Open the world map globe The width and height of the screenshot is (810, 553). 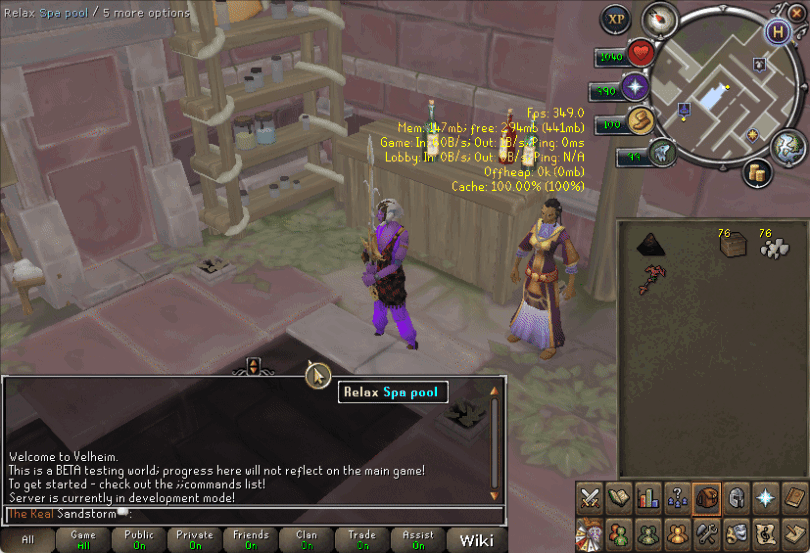click(x=787, y=148)
